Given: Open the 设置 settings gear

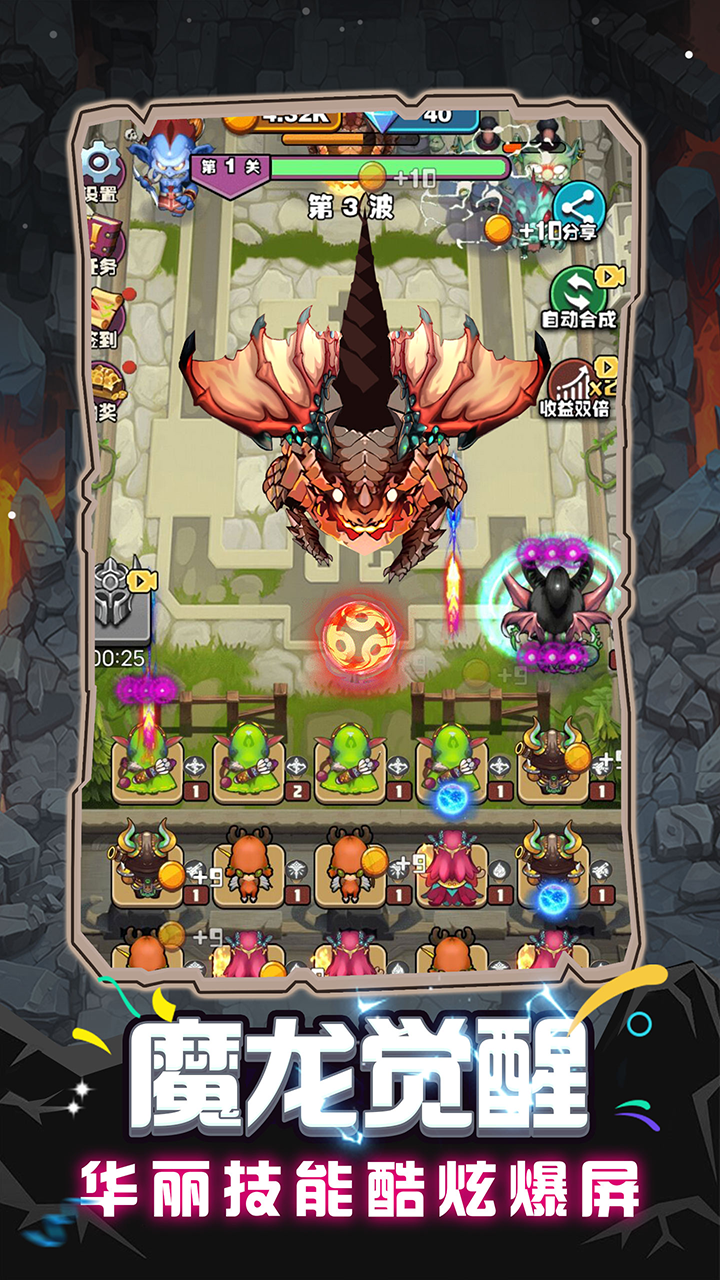Looking at the screenshot, I should [x=102, y=168].
